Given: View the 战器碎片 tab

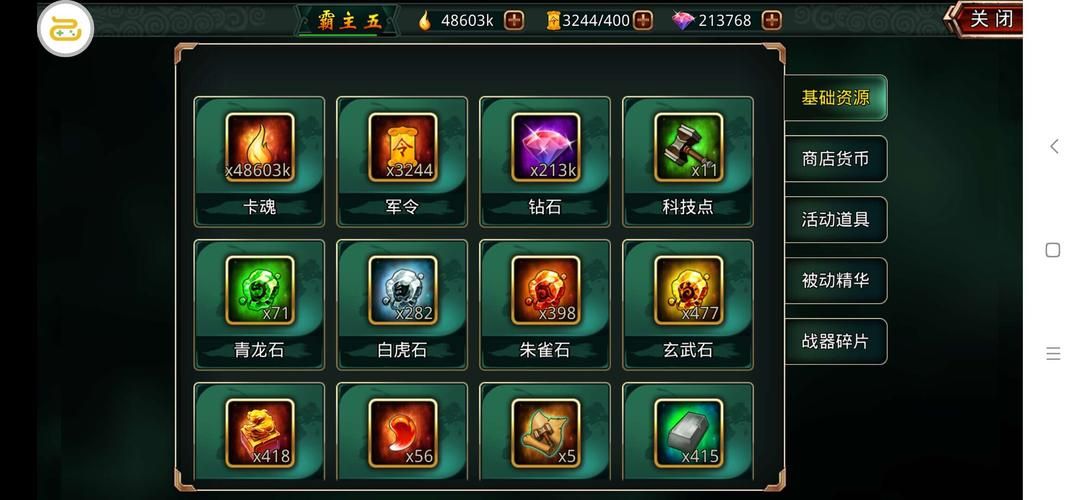Looking at the screenshot, I should point(835,342).
